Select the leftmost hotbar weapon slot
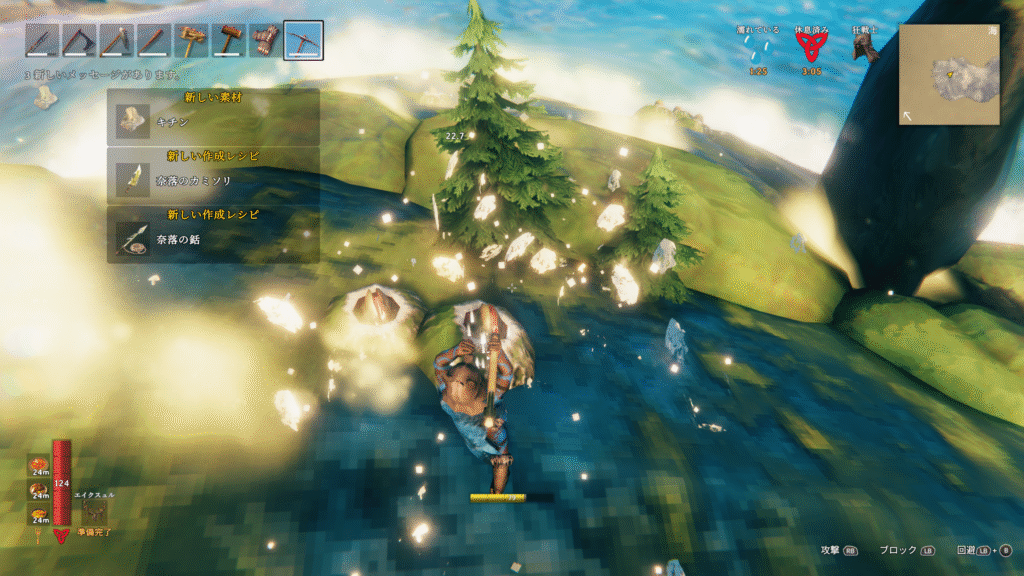The image size is (1024, 576). point(41,40)
